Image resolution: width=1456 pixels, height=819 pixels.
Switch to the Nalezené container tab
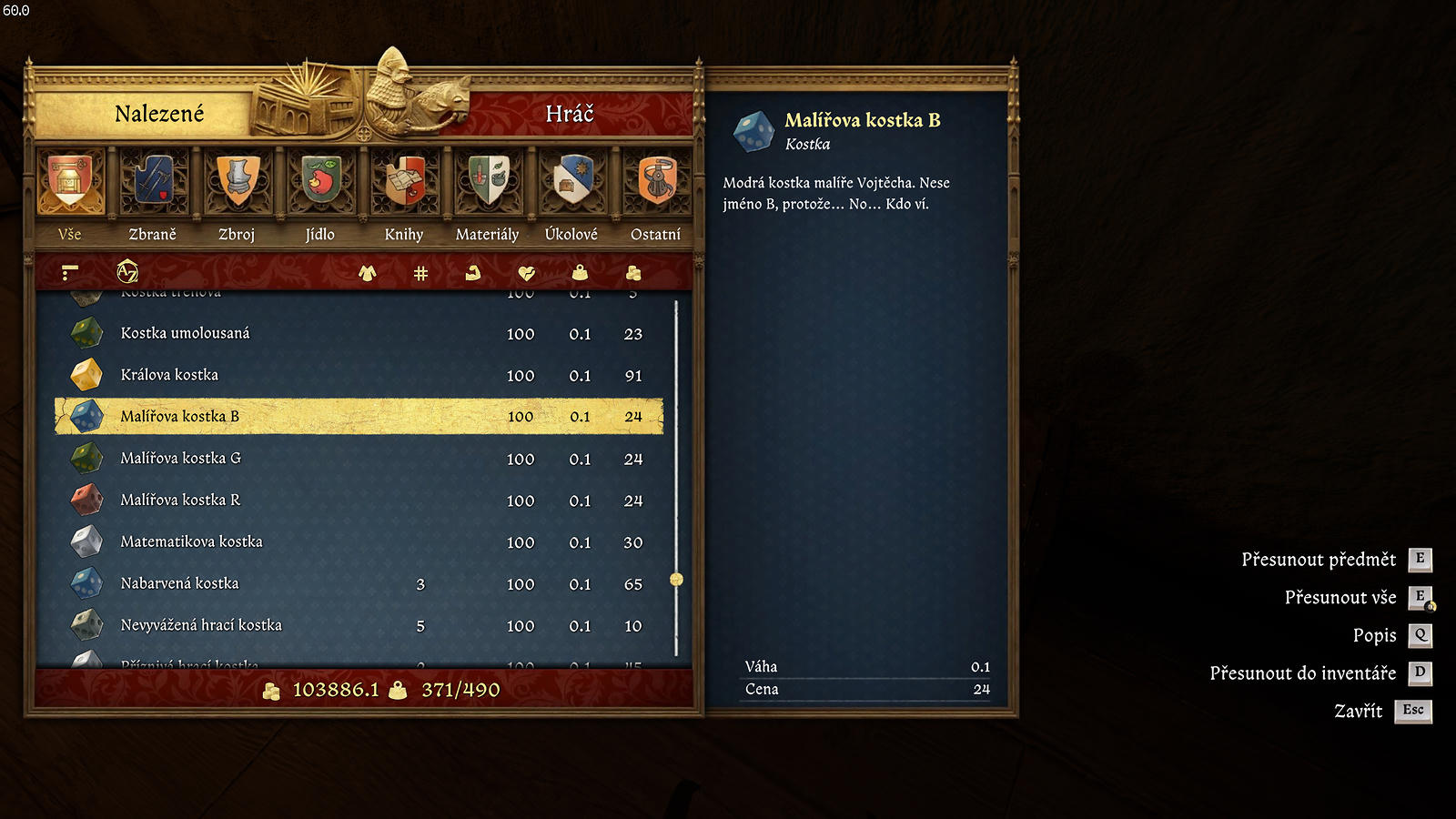tap(159, 114)
